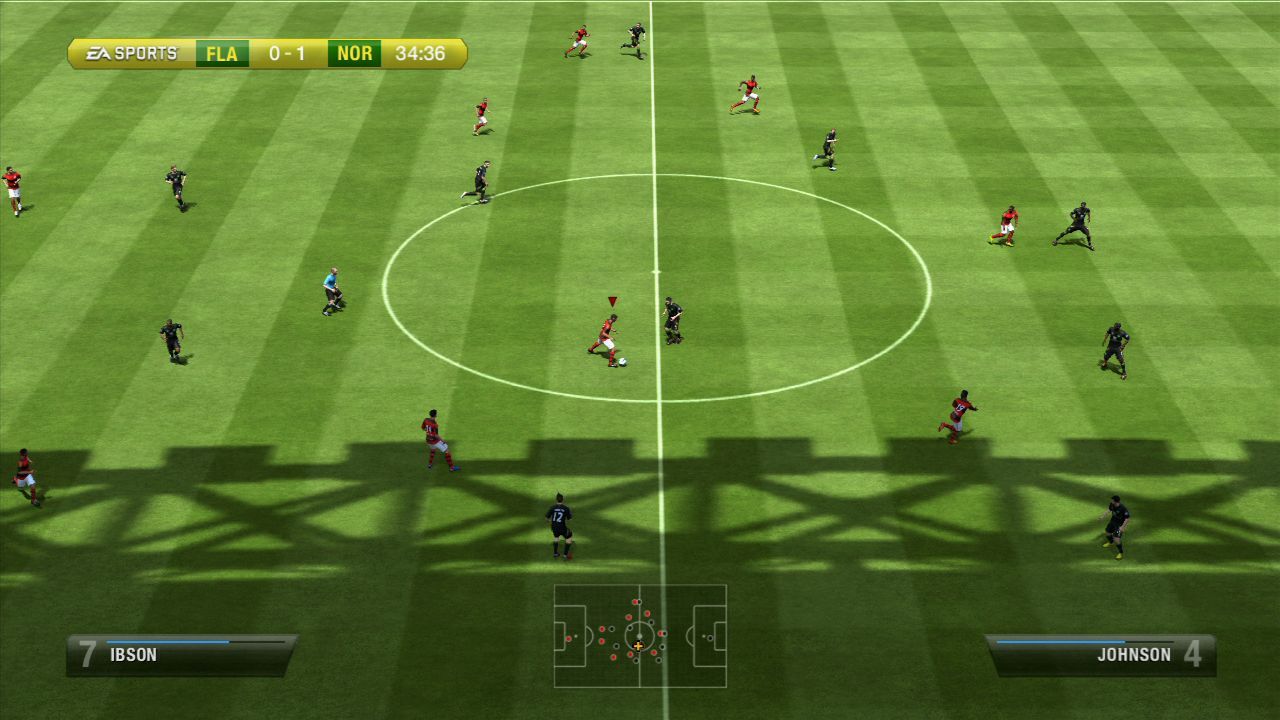Select the NOR team badge area
The width and height of the screenshot is (1280, 720).
[x=352, y=53]
